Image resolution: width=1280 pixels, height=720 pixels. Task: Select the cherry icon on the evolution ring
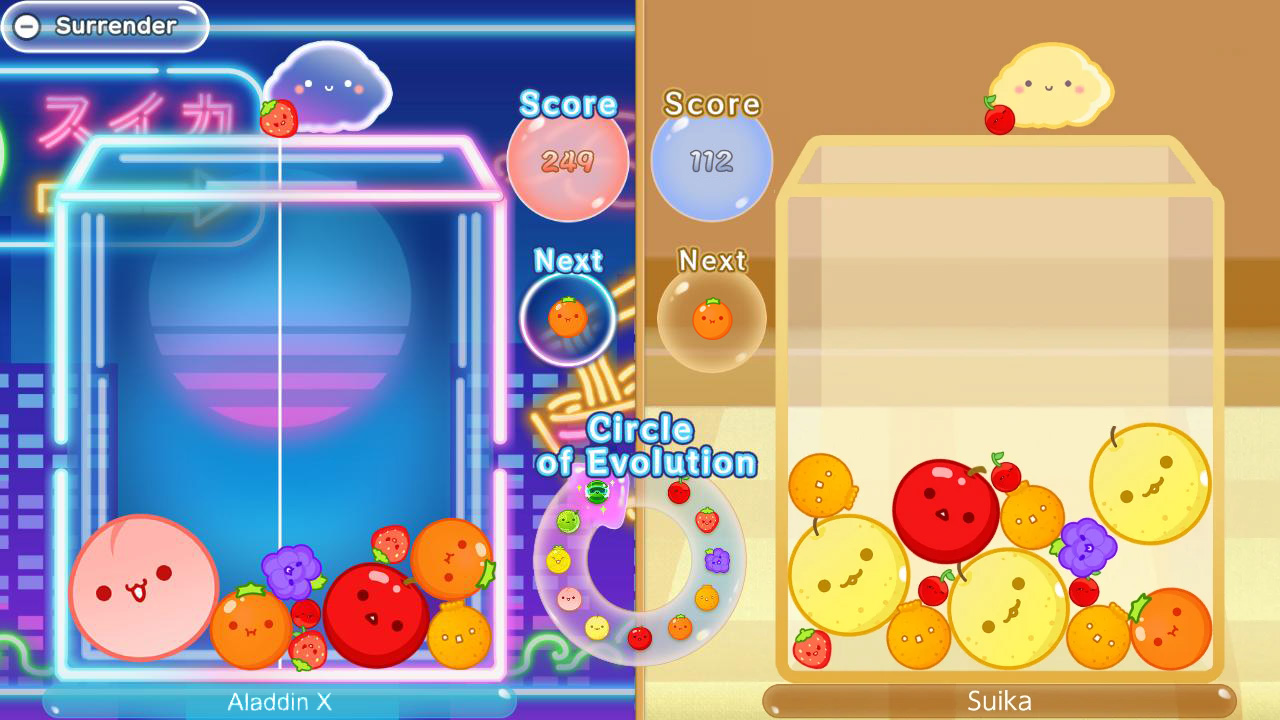[x=679, y=490]
